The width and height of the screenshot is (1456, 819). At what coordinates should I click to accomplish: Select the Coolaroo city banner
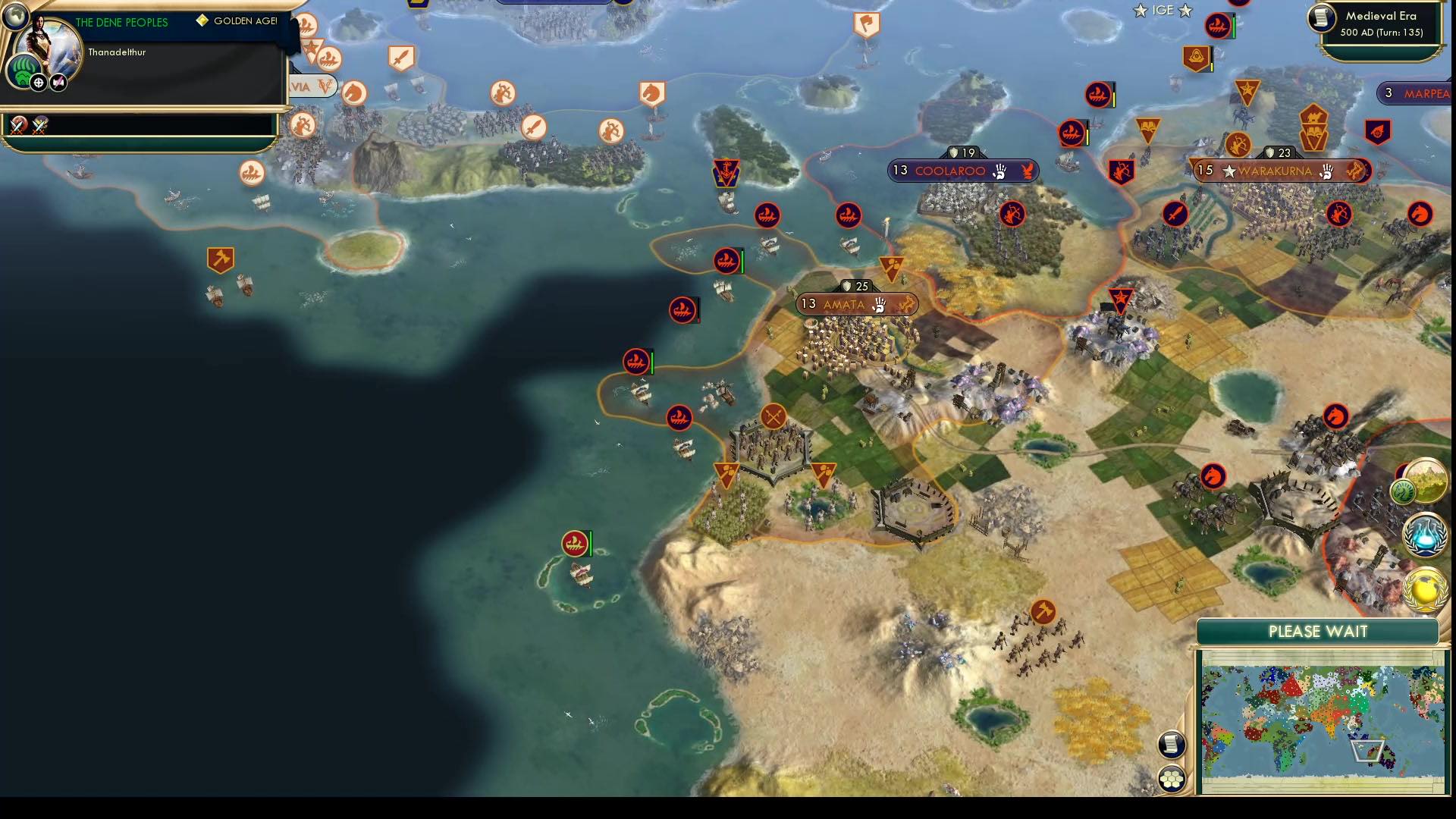pyautogui.click(x=962, y=171)
